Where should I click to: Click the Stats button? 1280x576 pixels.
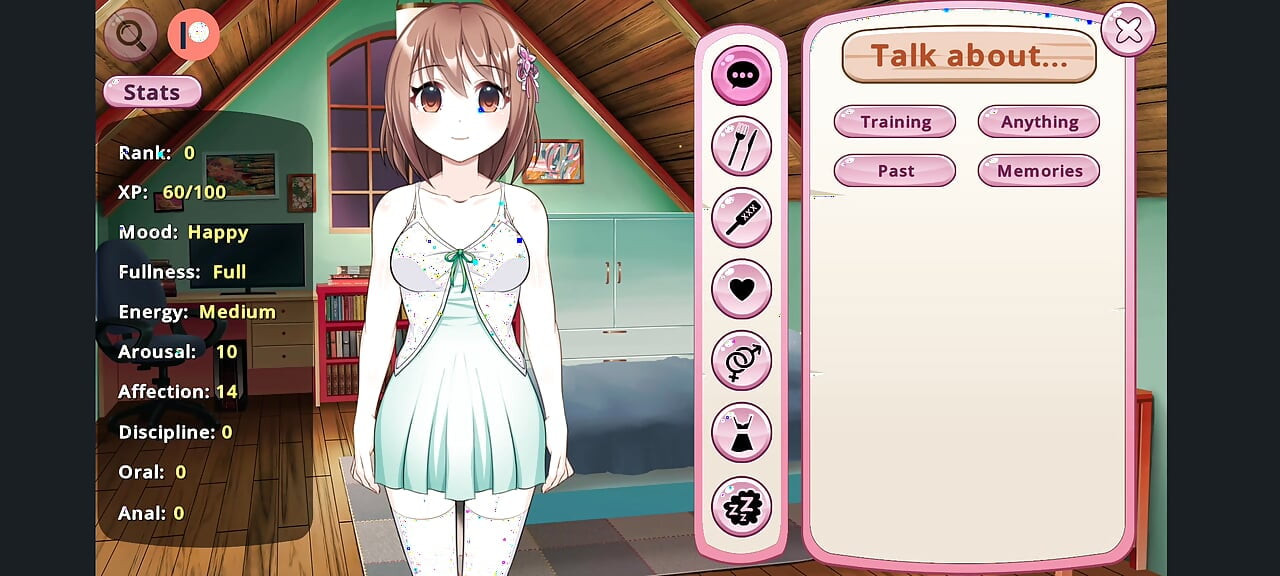click(152, 92)
